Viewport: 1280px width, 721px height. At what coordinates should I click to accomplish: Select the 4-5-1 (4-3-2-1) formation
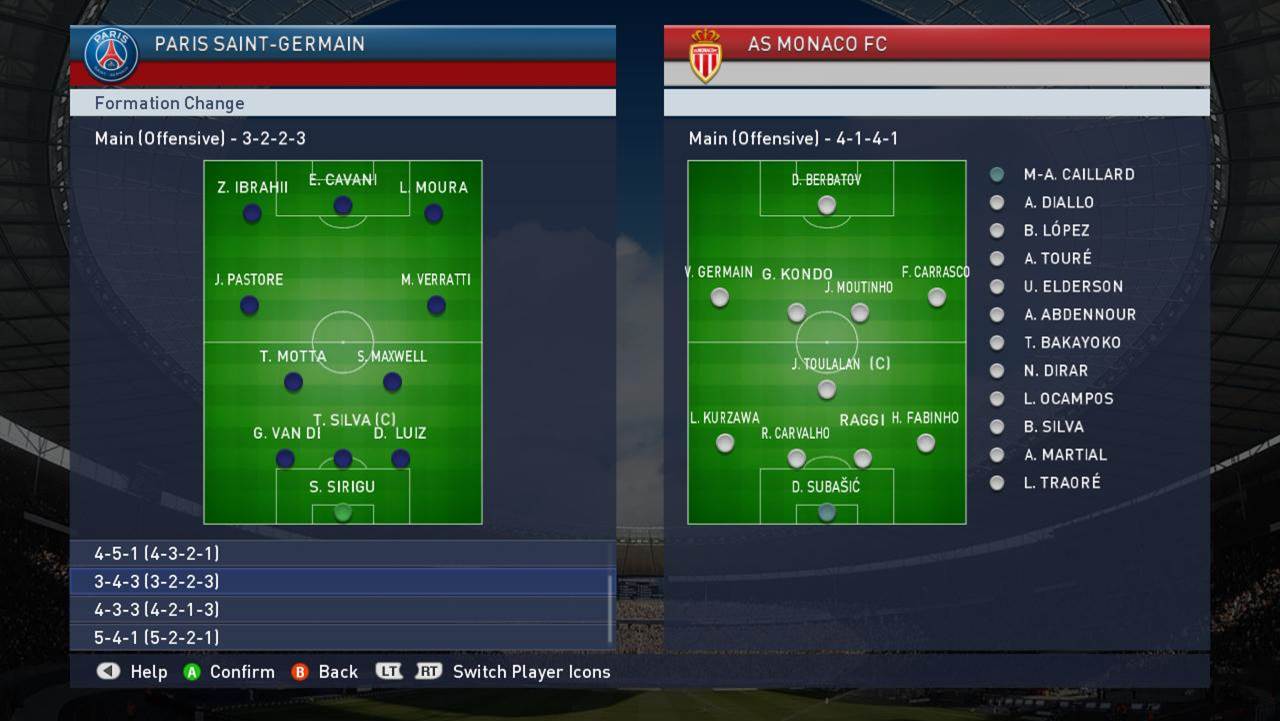coord(340,553)
